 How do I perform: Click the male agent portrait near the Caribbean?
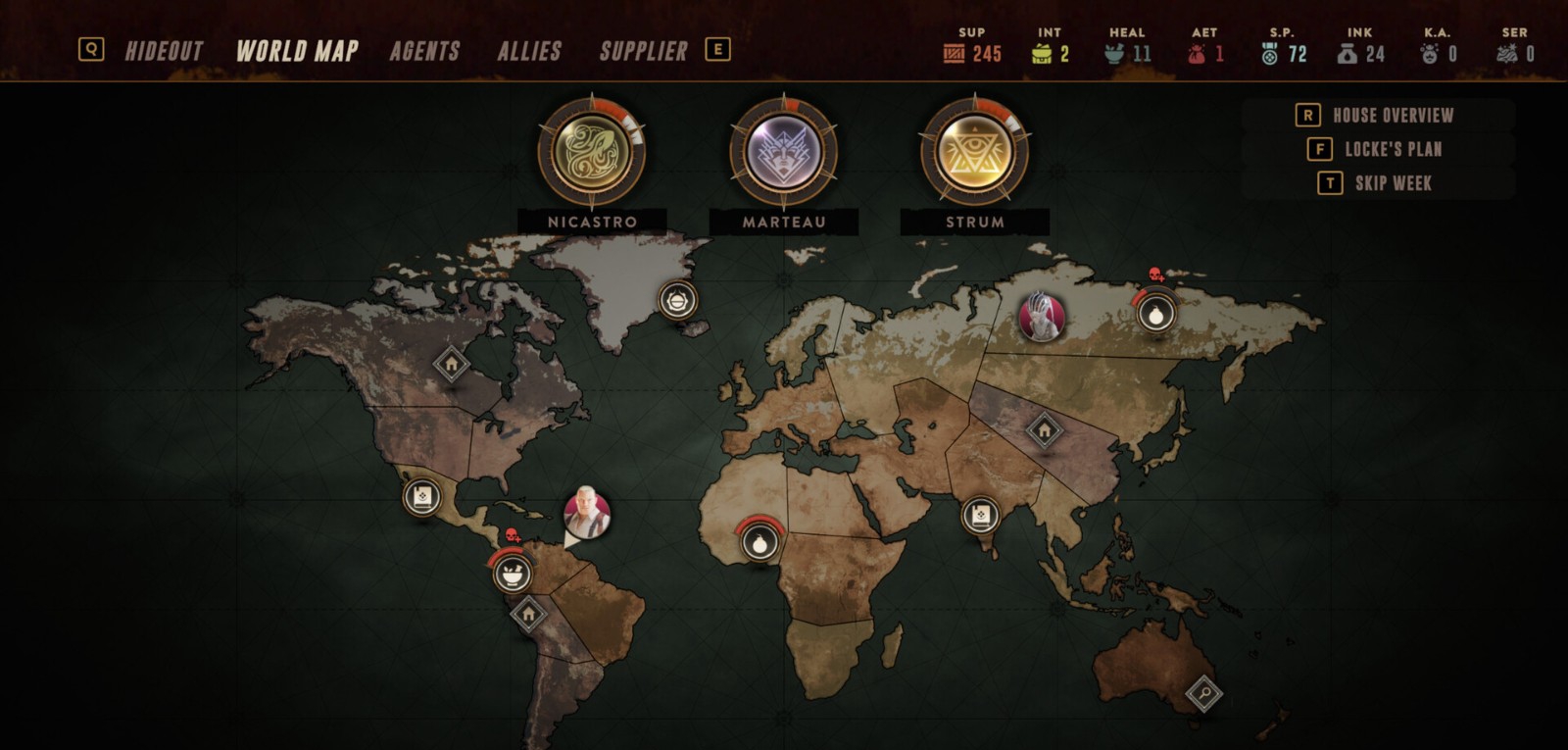click(587, 511)
